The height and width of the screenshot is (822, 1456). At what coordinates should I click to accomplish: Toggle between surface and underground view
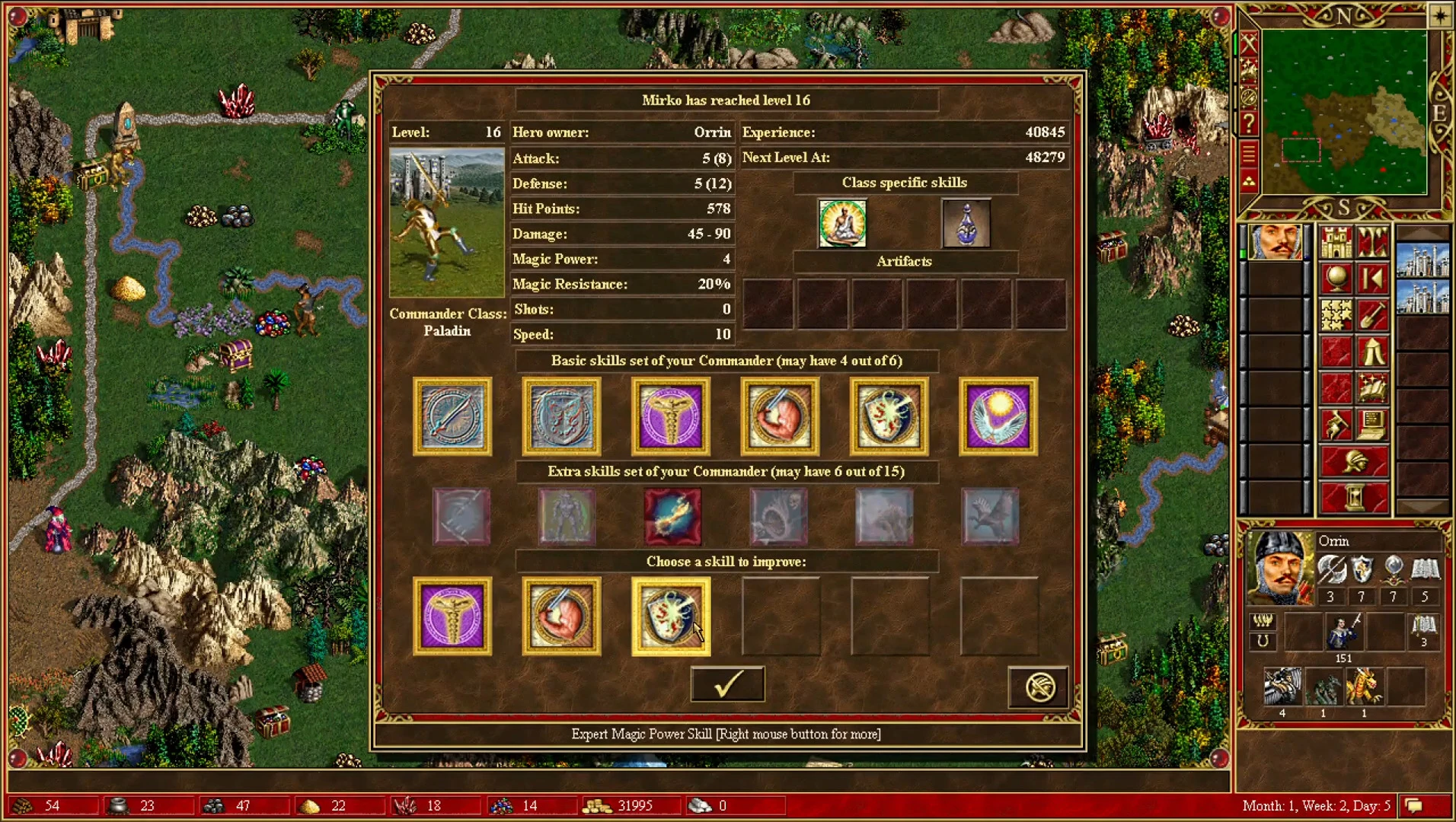tap(1371, 242)
